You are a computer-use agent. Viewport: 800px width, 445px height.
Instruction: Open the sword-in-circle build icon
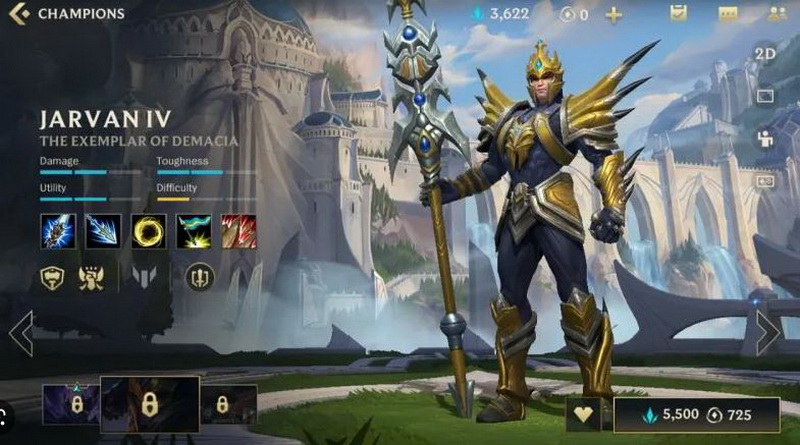199,277
